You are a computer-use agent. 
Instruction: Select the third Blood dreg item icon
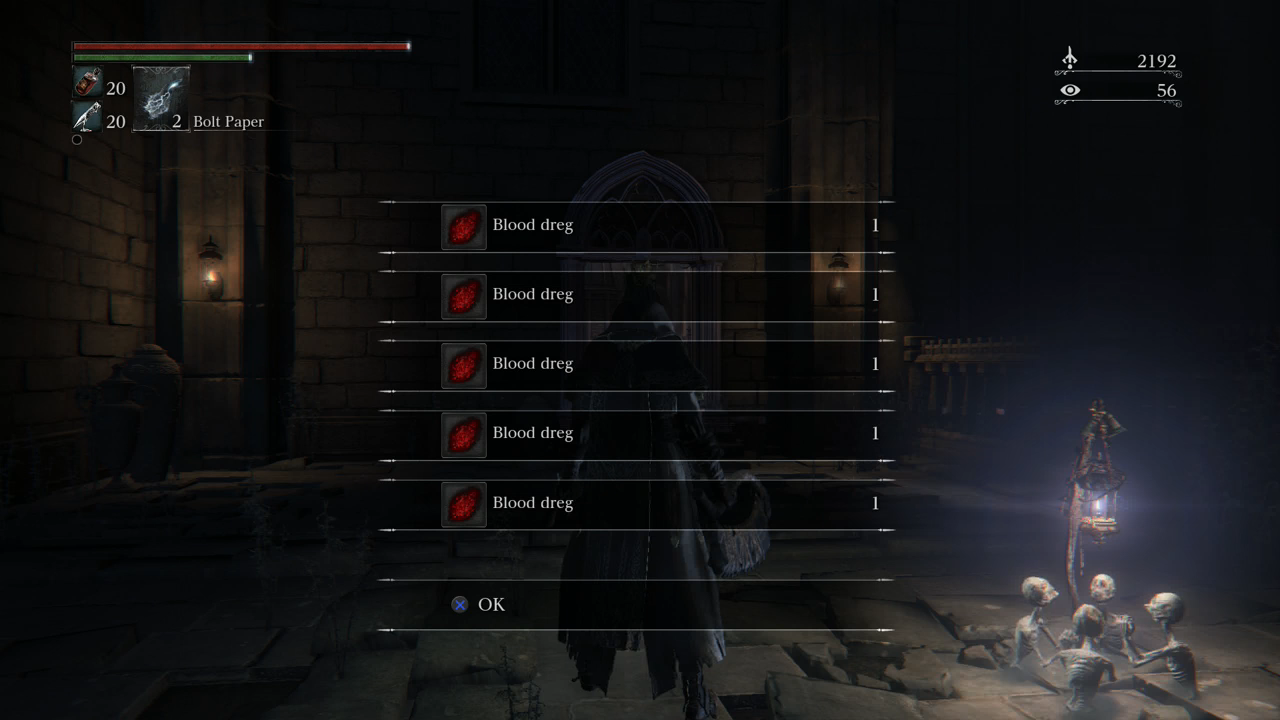463,364
